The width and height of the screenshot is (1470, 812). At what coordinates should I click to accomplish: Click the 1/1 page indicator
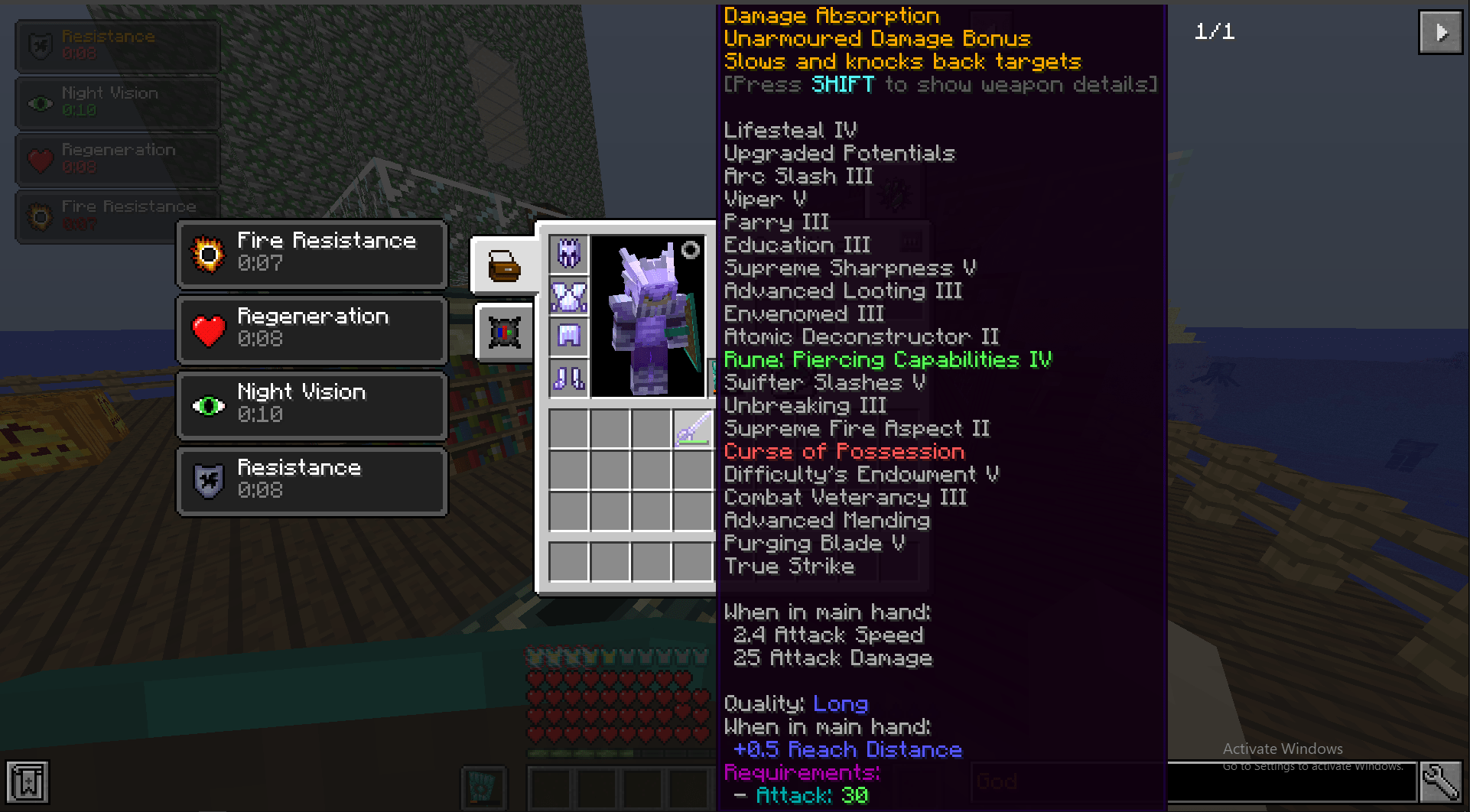click(1215, 32)
